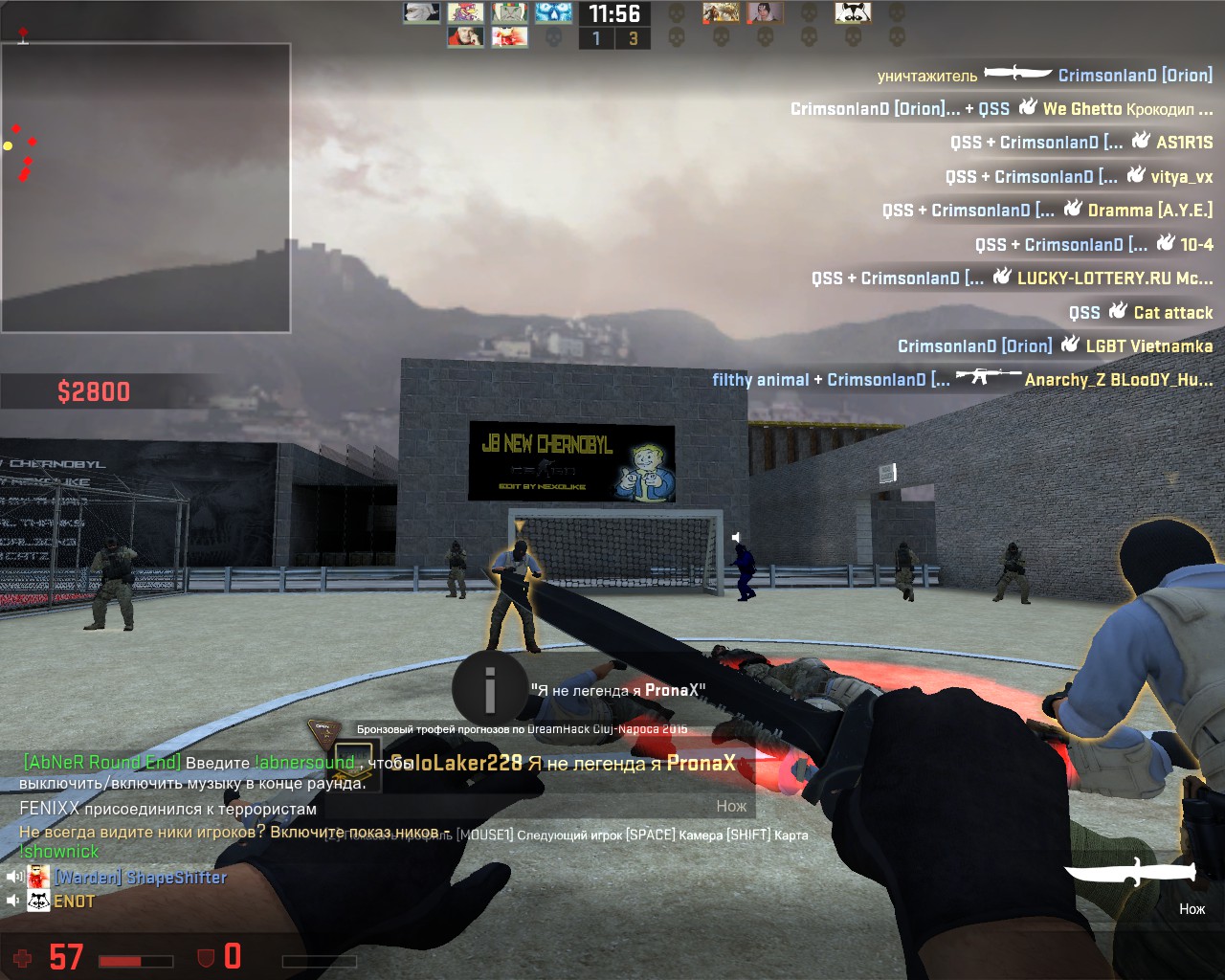Select the raccoon player avatar on the scoreboard
The height and width of the screenshot is (980, 1225).
852,12
